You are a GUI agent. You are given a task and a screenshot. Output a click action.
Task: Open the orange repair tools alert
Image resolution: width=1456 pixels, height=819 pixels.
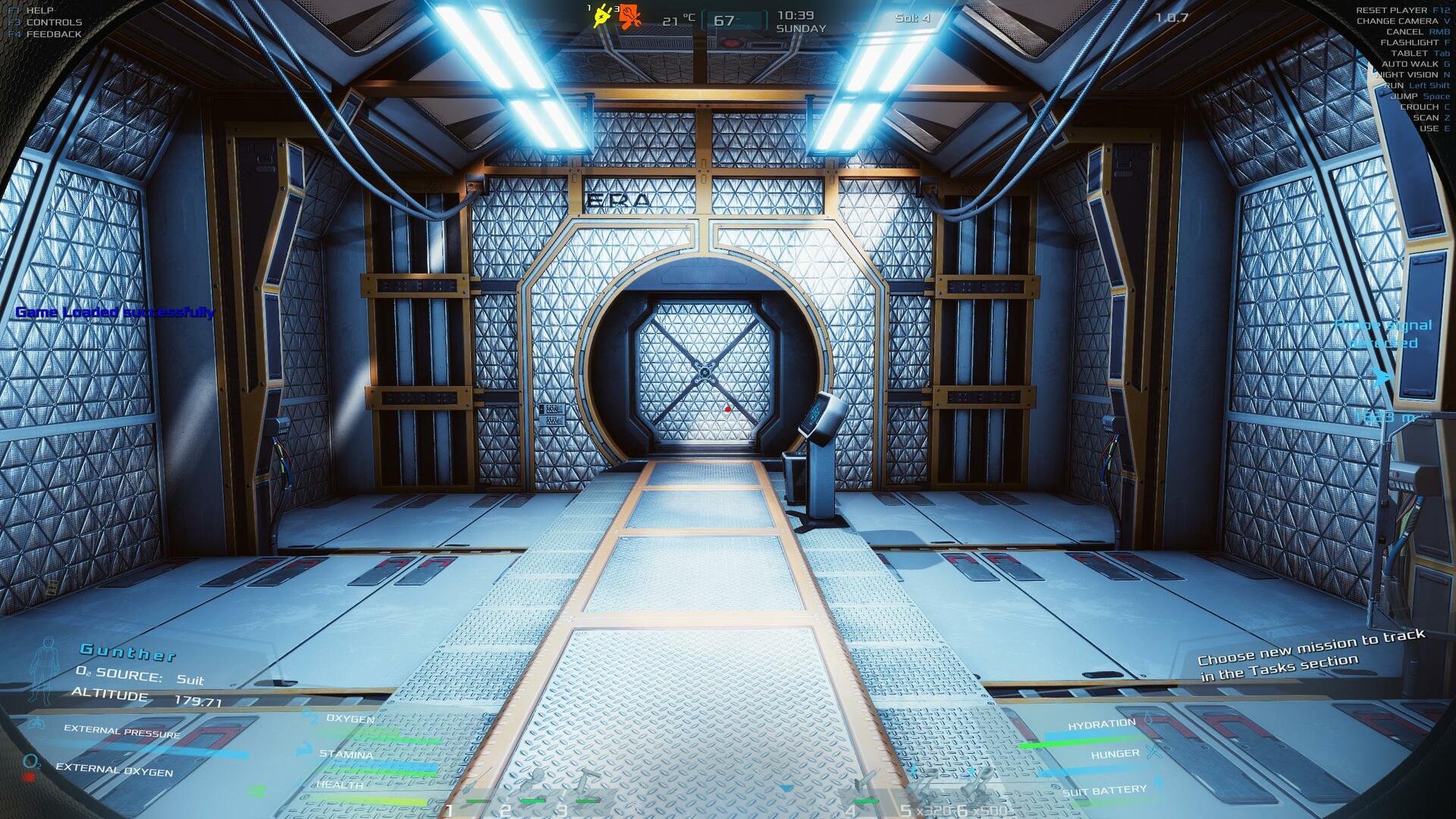point(630,16)
